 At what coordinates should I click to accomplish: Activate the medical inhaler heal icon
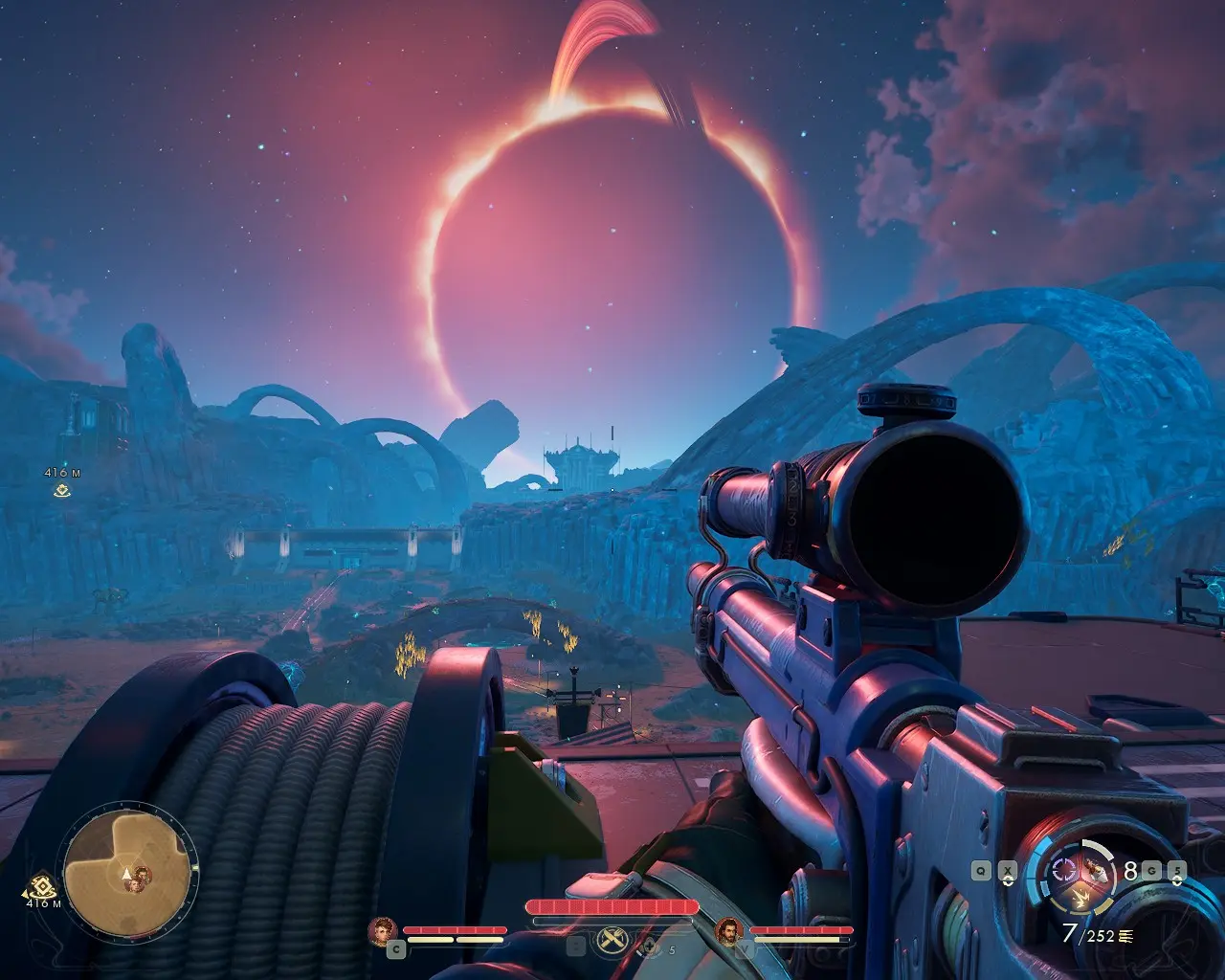click(651, 947)
